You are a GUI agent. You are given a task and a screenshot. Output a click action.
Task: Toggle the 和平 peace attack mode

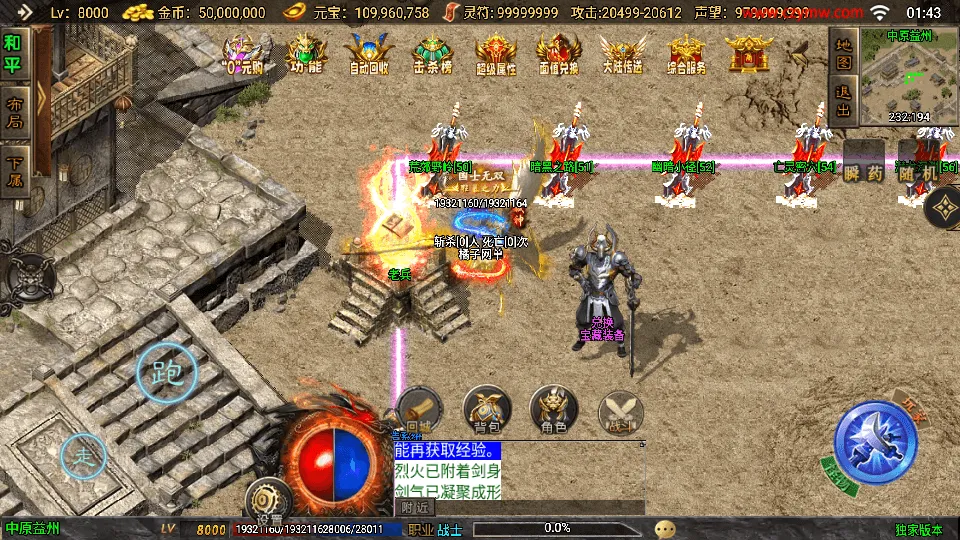13,56
